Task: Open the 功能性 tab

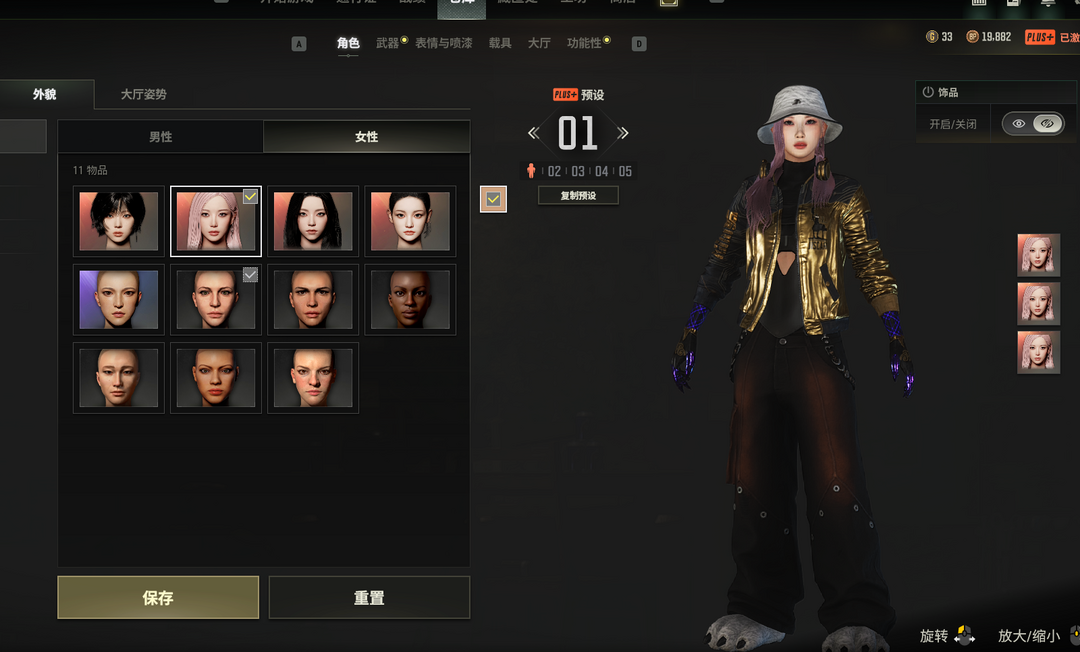Action: tap(585, 43)
